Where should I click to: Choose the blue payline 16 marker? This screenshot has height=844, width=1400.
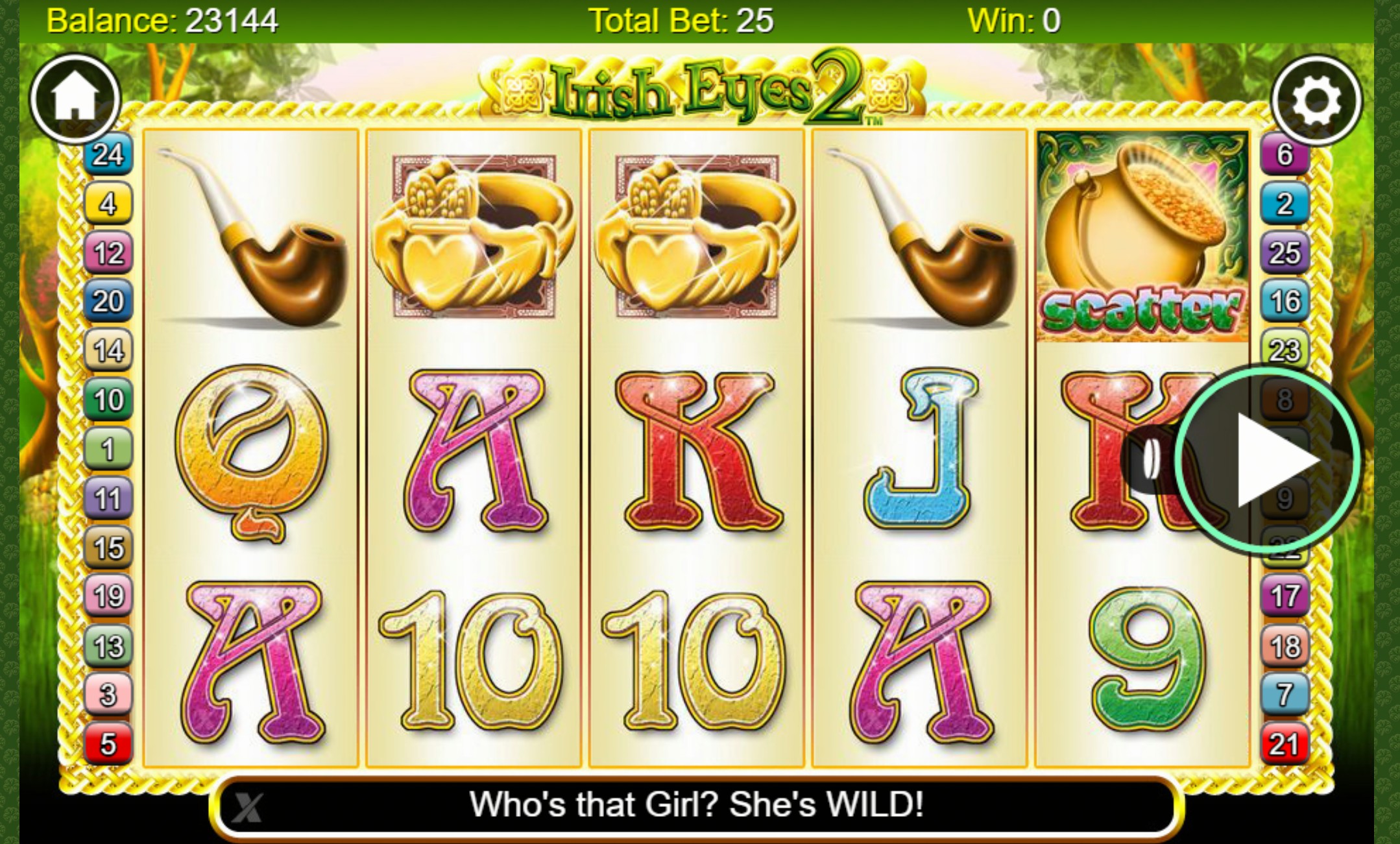coord(1285,302)
